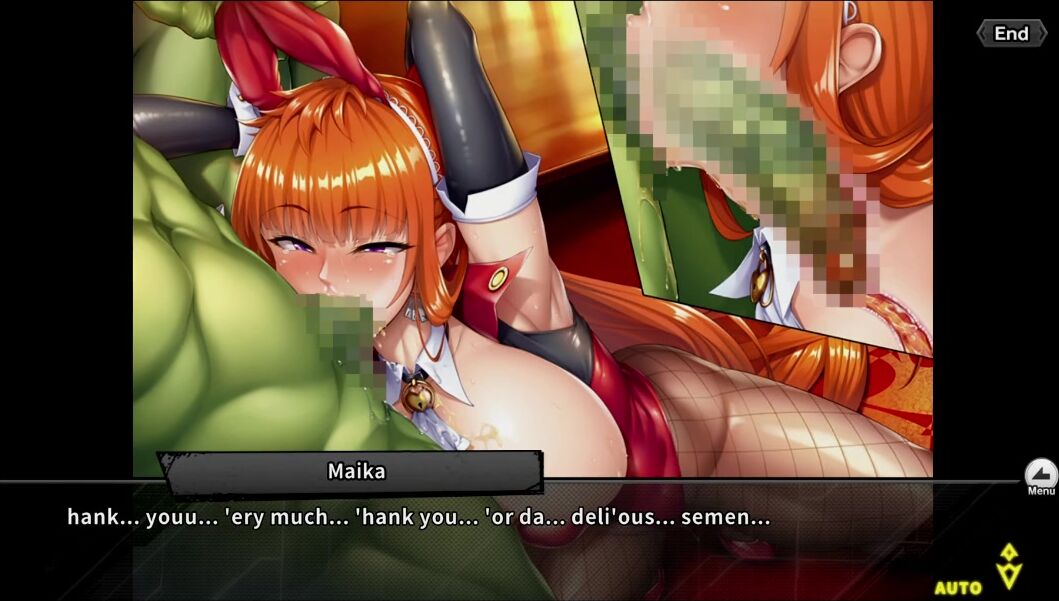The height and width of the screenshot is (601, 1059).
Task: Toggle the AUTO text advance mode
Action: click(958, 587)
